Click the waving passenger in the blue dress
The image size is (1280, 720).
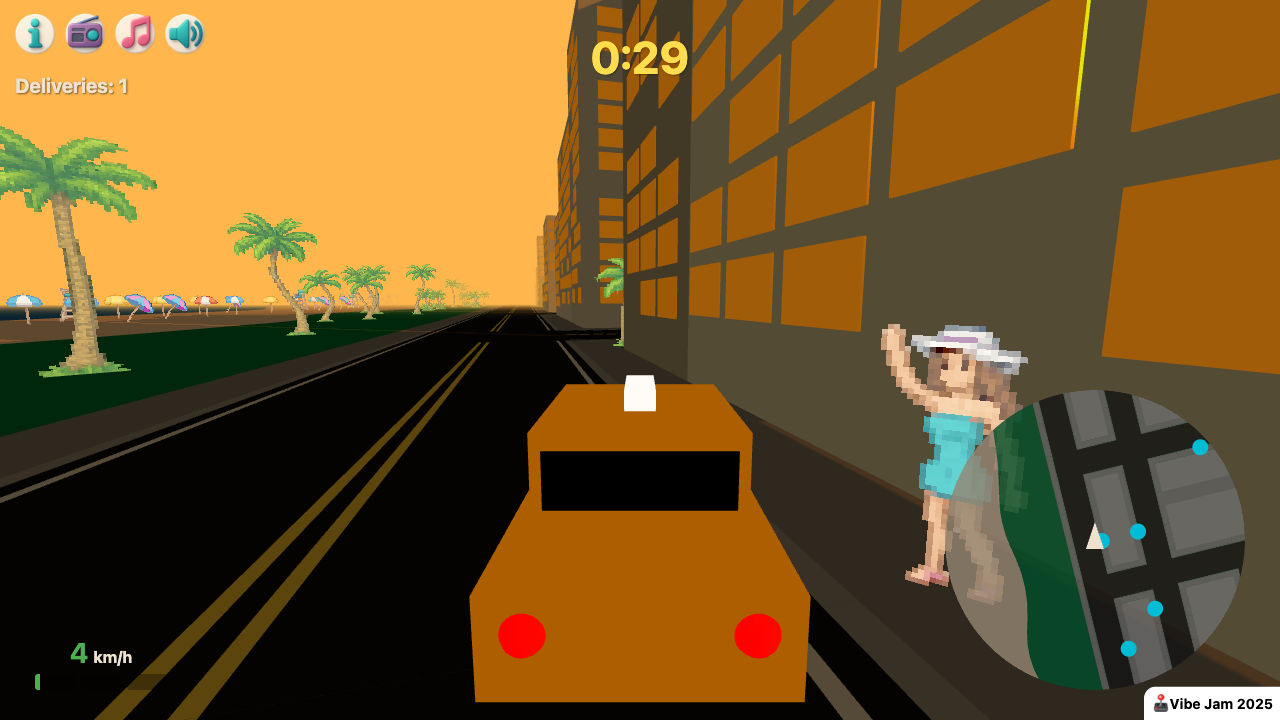(x=950, y=450)
